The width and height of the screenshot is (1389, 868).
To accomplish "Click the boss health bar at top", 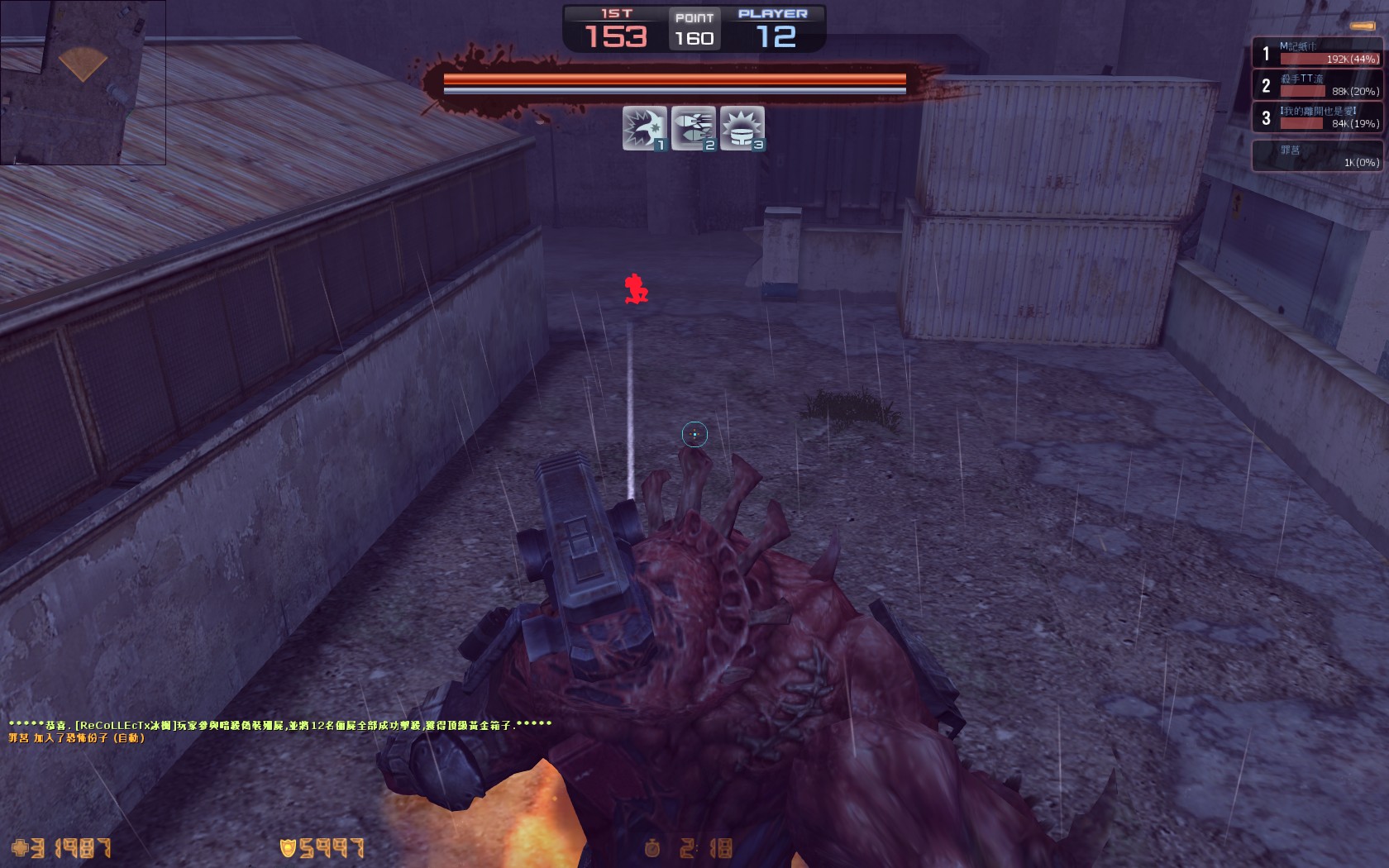I will (x=674, y=82).
